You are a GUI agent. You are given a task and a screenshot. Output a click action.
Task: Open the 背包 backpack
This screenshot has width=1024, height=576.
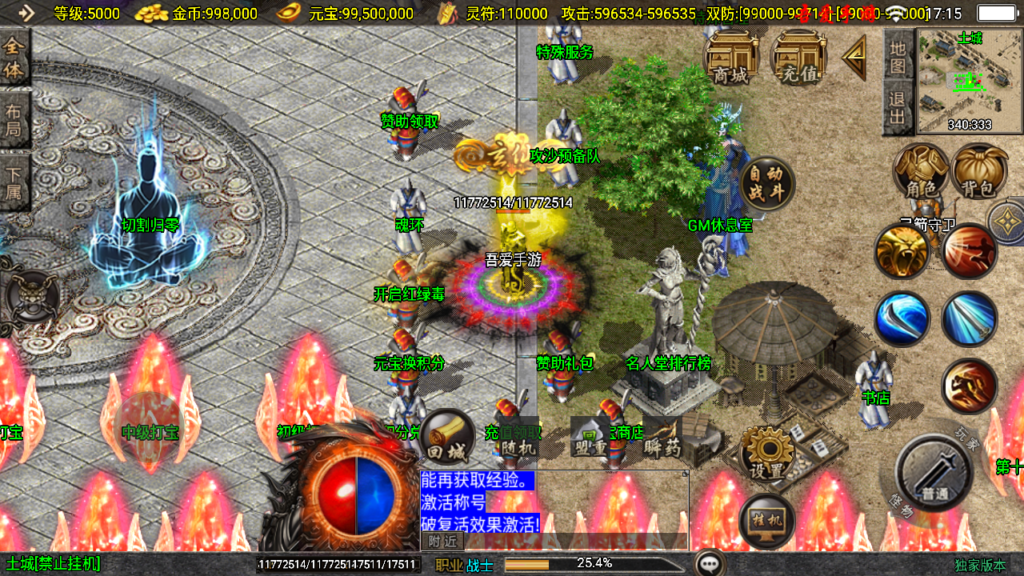point(979,172)
